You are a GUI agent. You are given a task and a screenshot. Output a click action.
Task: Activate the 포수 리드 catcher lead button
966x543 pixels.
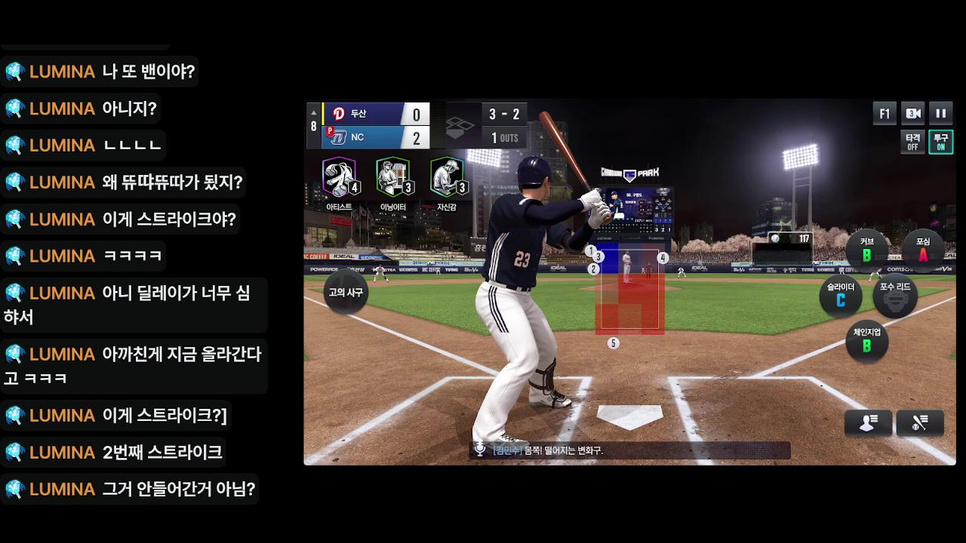pos(895,295)
